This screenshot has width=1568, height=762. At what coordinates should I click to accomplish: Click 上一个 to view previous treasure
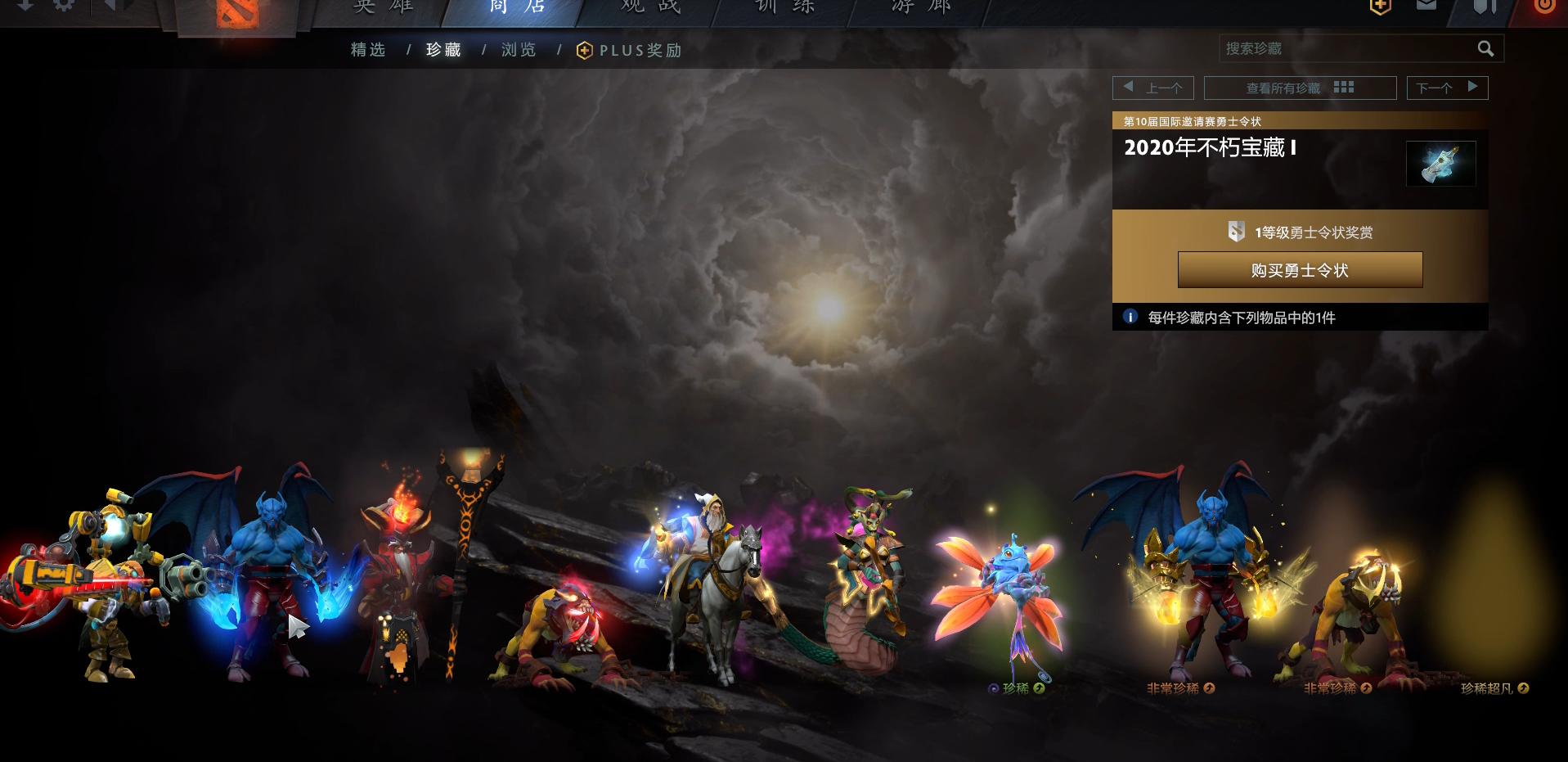[1152, 86]
